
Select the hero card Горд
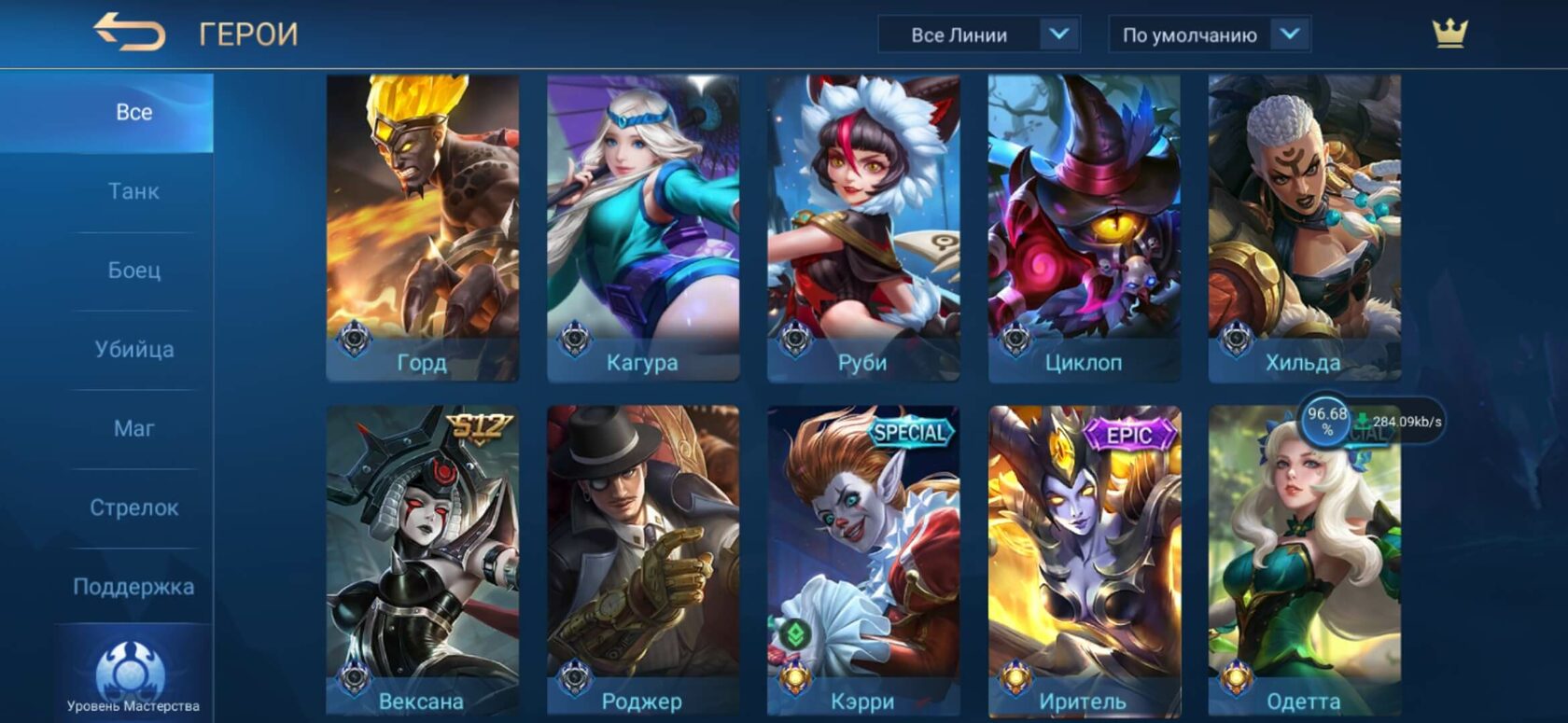(x=422, y=228)
